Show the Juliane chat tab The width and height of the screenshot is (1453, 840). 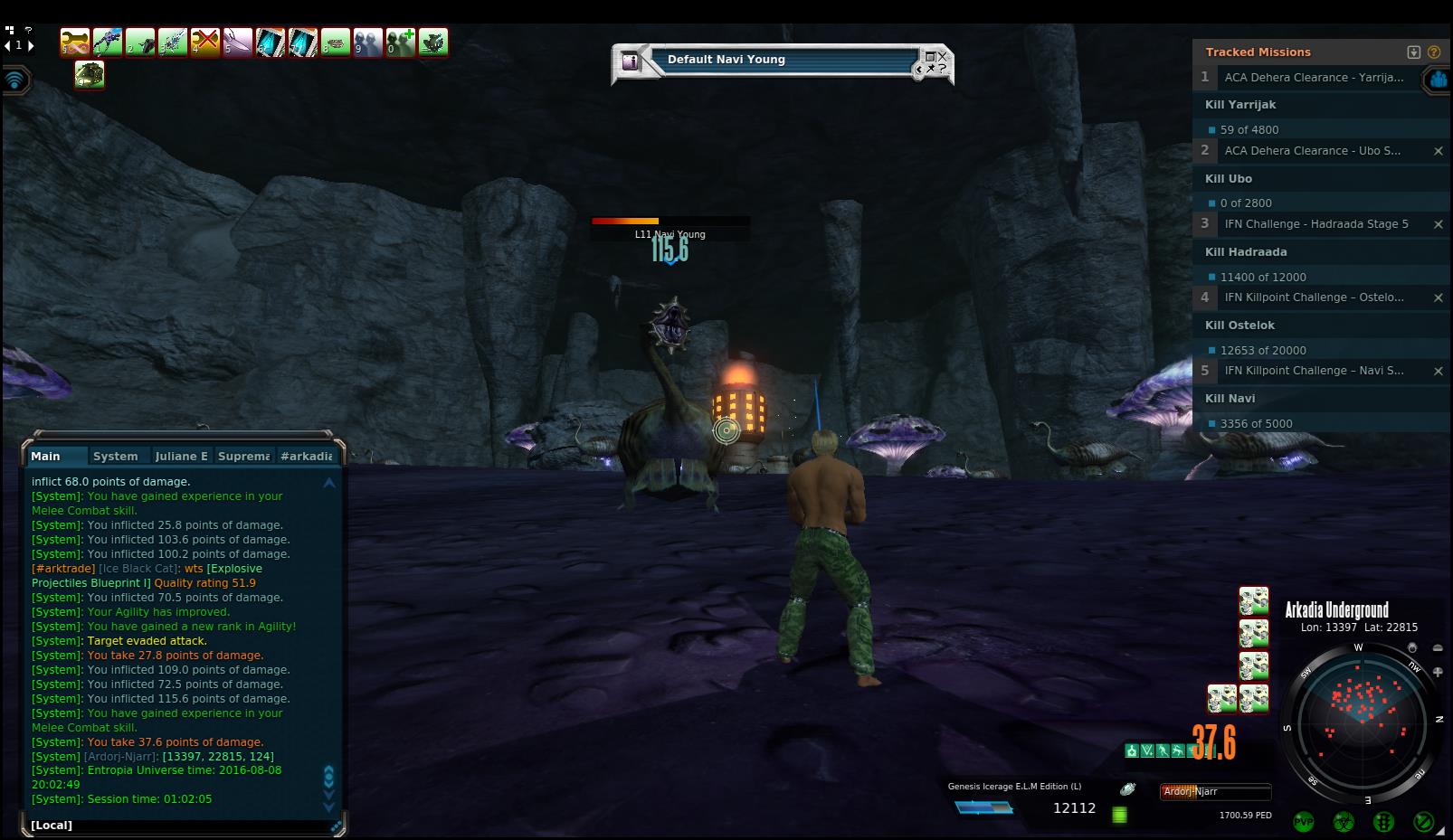(x=181, y=457)
